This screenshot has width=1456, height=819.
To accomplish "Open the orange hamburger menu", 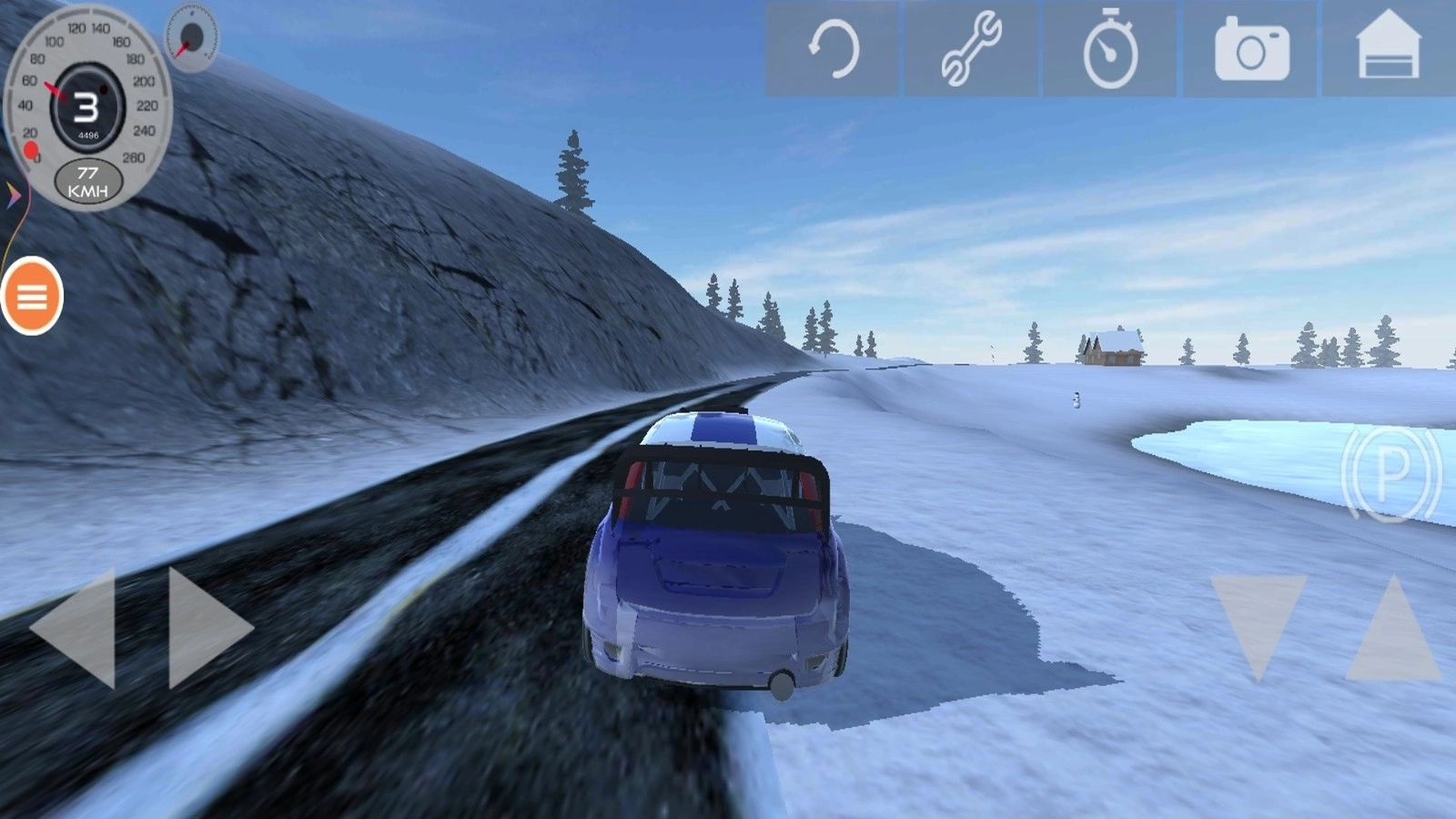I will (x=32, y=296).
